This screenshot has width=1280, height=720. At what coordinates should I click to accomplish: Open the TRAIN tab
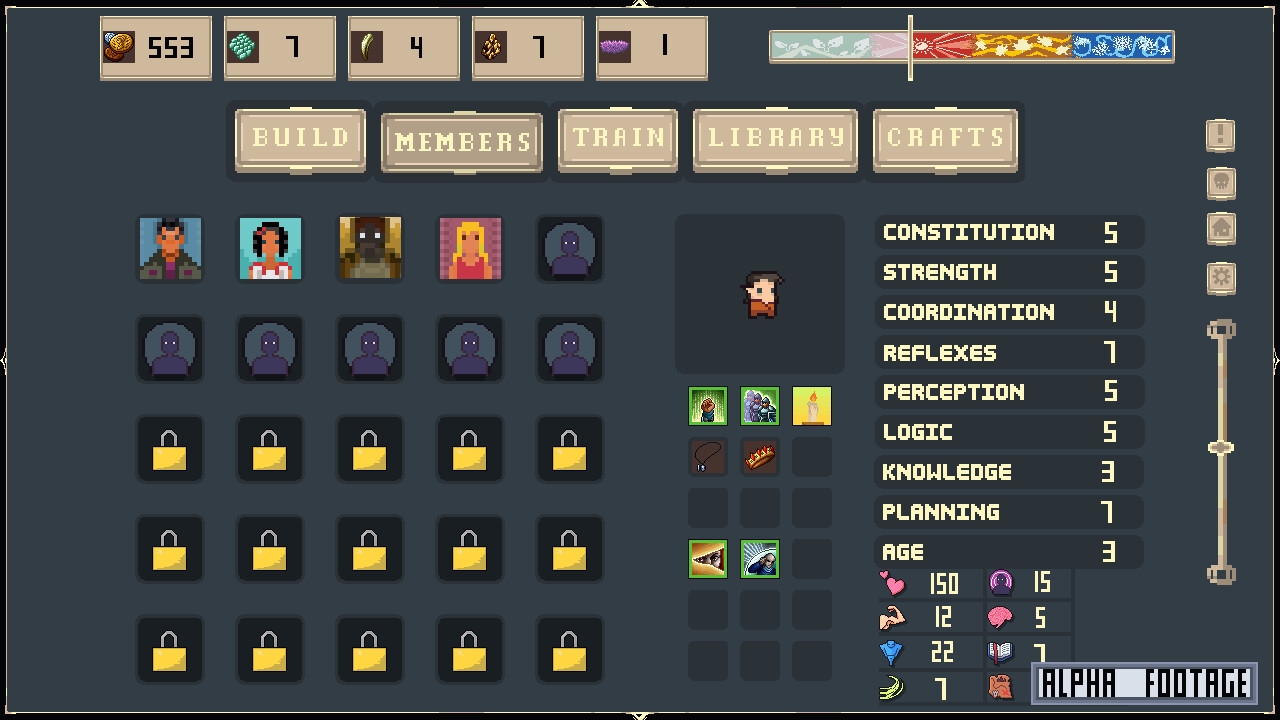pos(617,139)
